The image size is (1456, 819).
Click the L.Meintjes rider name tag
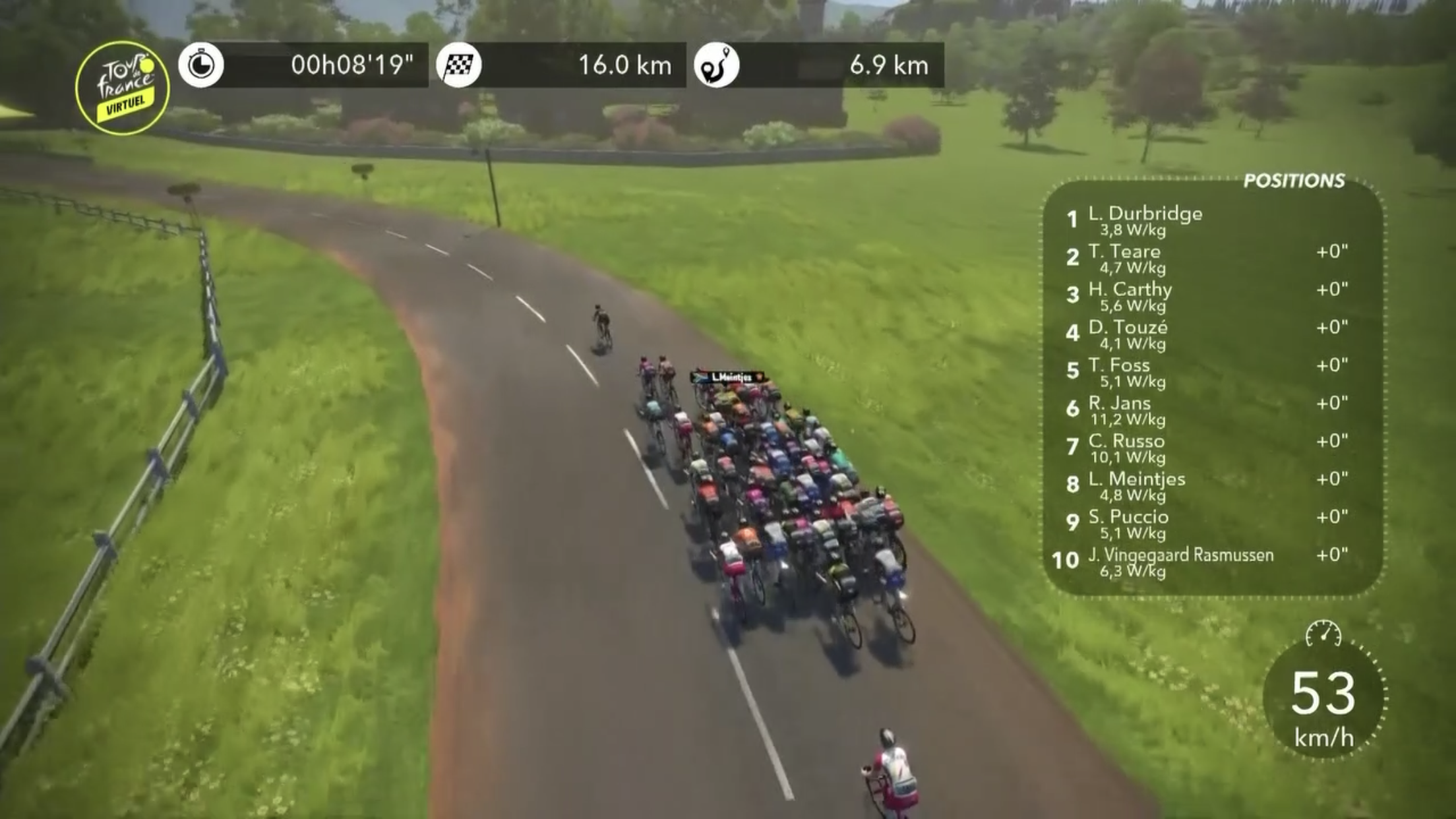[729, 377]
